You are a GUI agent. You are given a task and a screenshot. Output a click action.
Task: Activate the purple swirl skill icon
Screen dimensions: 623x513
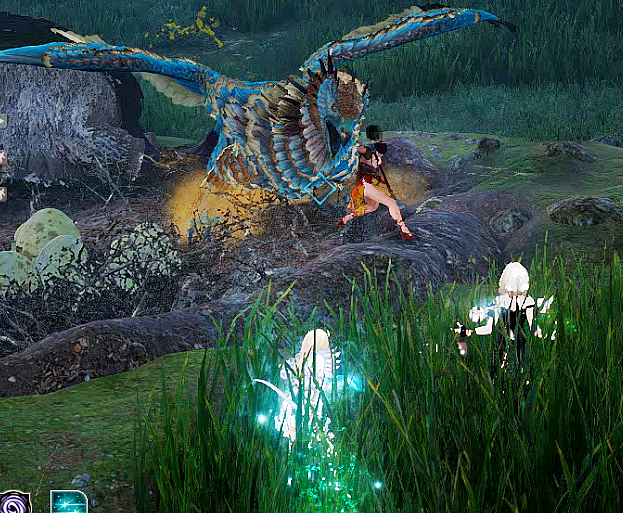click(15, 503)
